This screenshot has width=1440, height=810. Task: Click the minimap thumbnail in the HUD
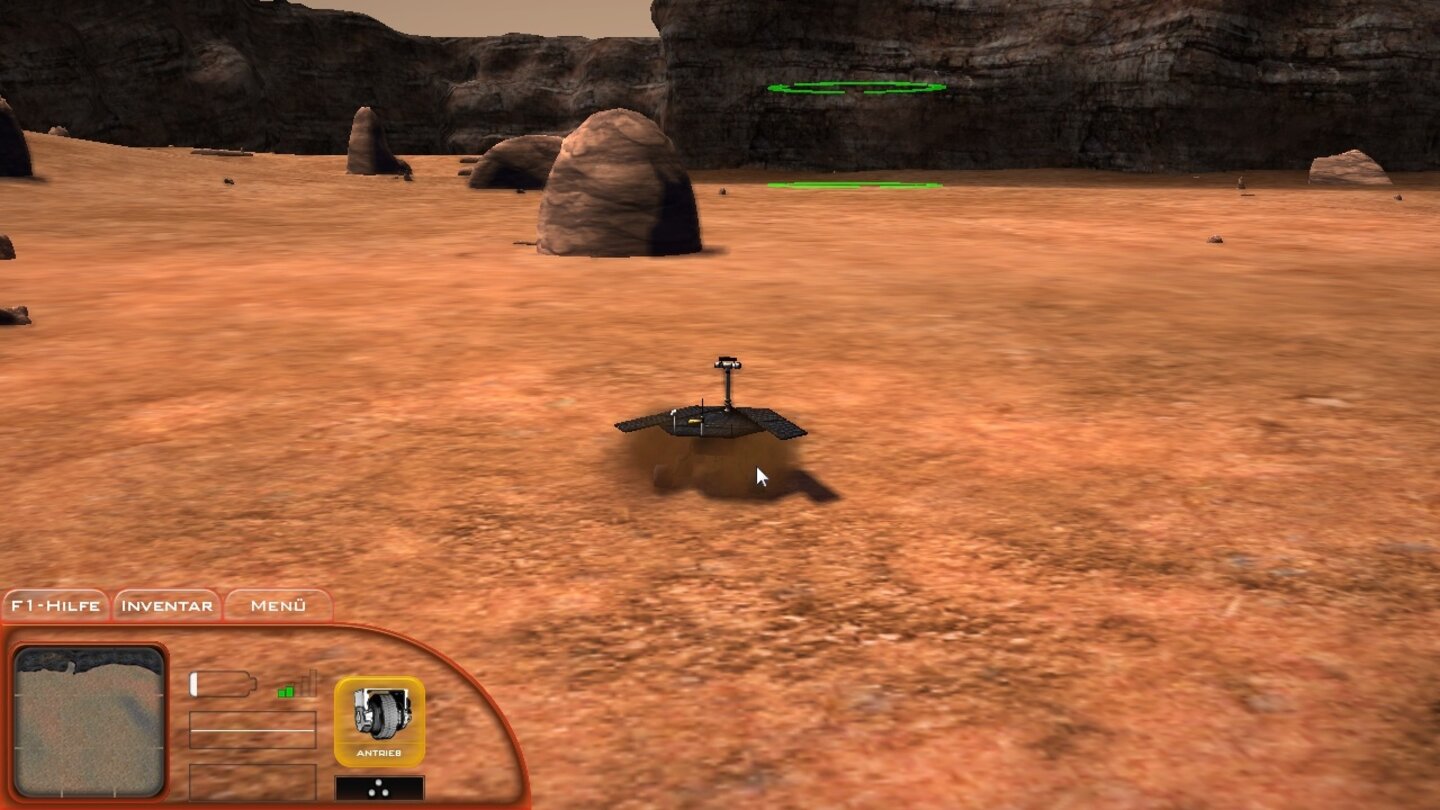[90, 720]
